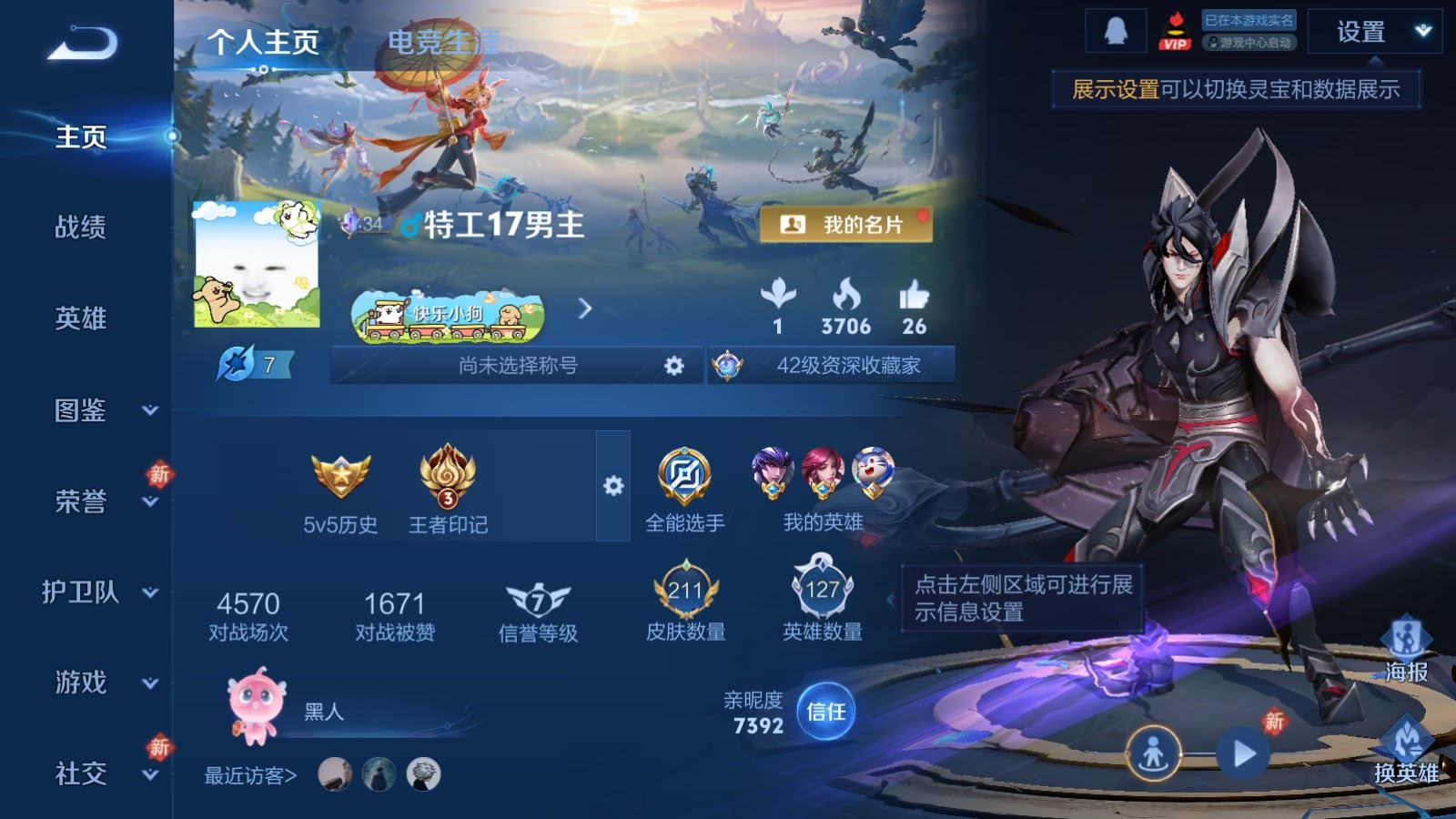Expand the 图鉴 menu entry
The width and height of the screenshot is (1456, 819).
[98, 410]
